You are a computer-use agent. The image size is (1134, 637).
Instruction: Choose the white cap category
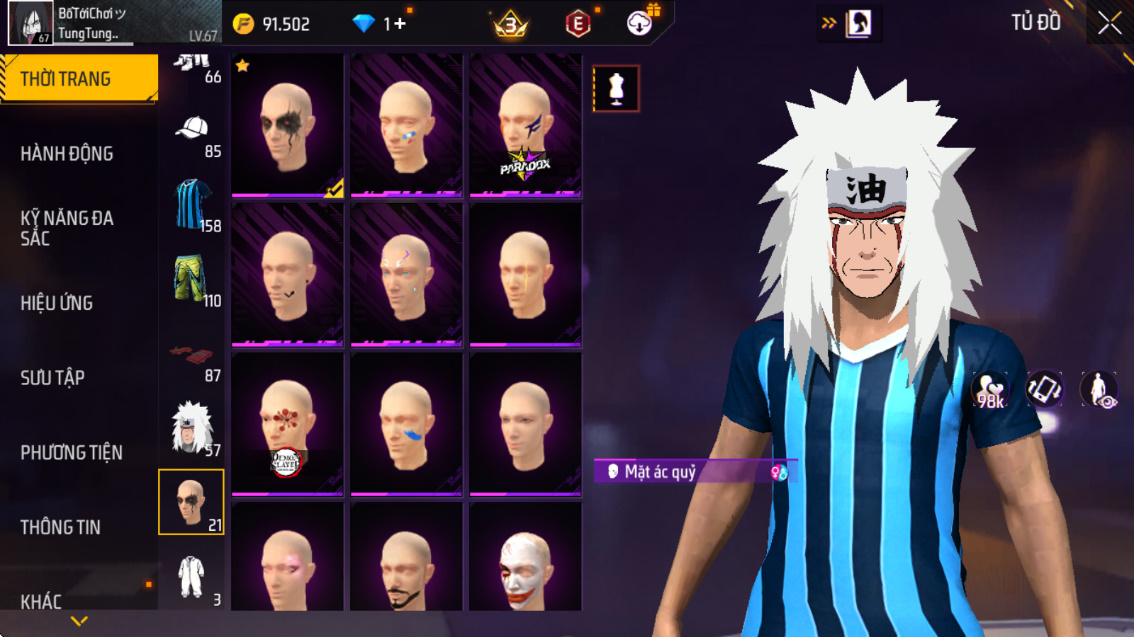[x=192, y=130]
